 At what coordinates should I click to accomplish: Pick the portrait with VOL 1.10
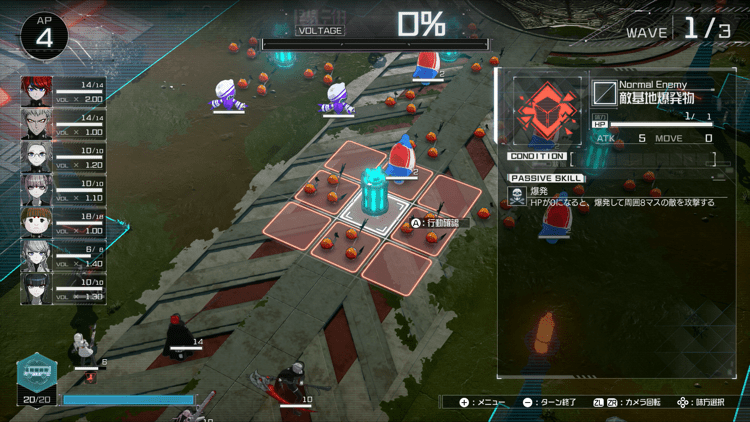(37, 190)
